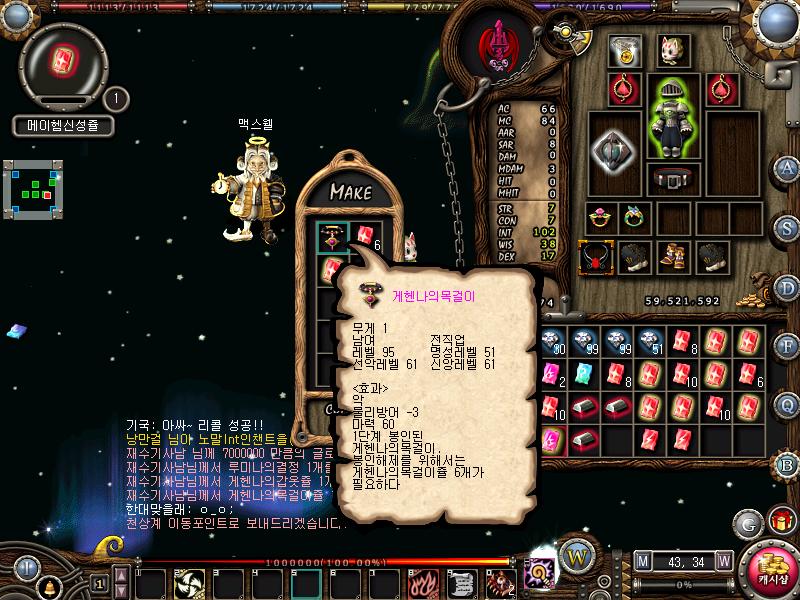Image resolution: width=800 pixels, height=600 pixels.
Task: Select the necklace in the Make window
Action: click(x=331, y=237)
